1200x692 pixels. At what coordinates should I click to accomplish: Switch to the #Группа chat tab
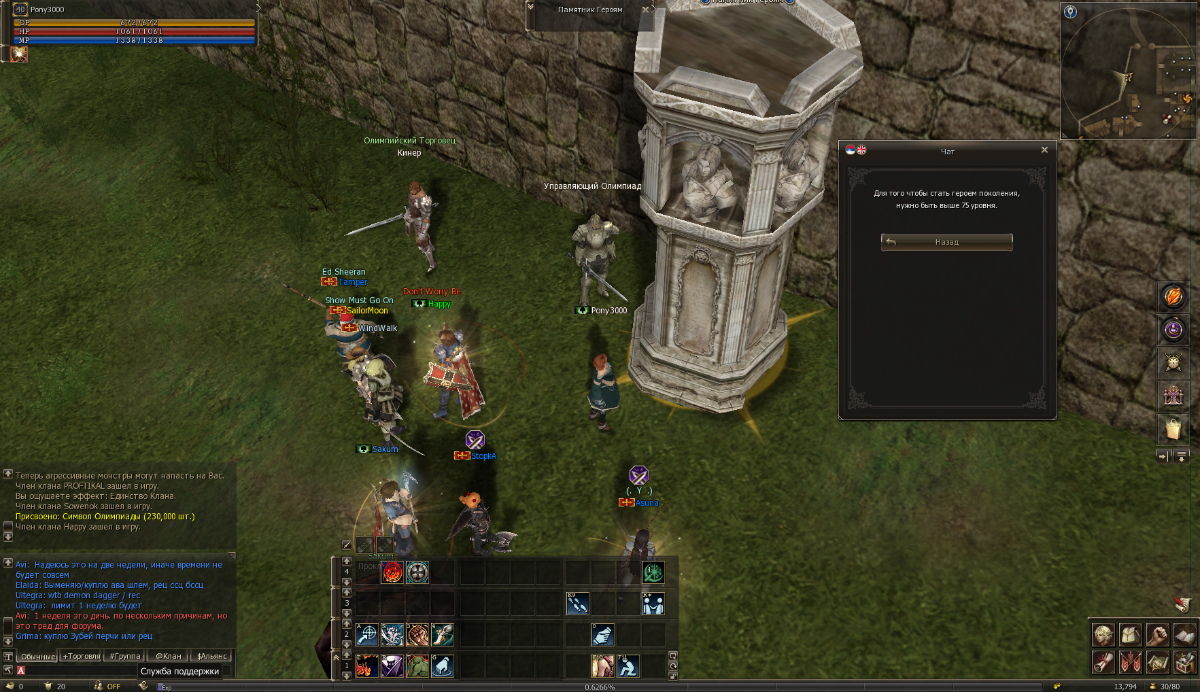126,656
